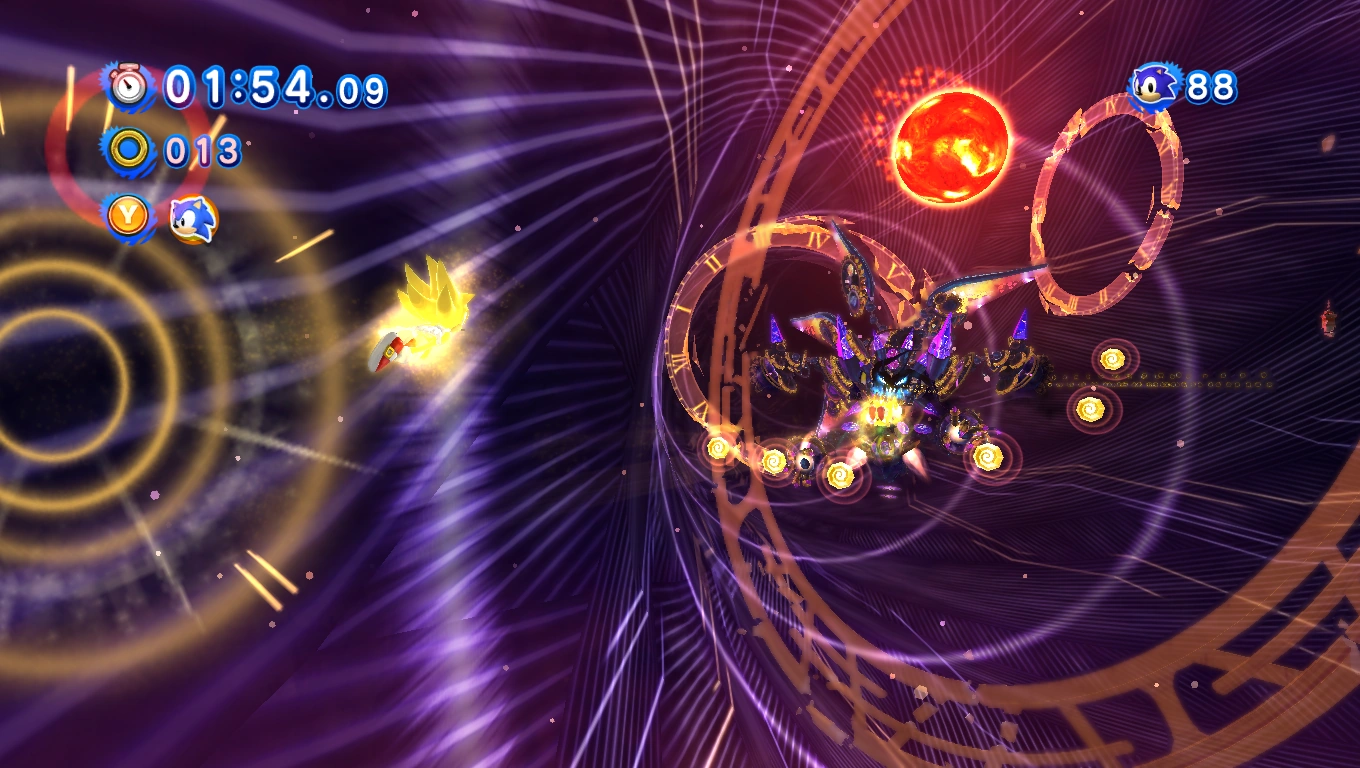Select the Sonic character swap icon
Image resolution: width=1360 pixels, height=768 pixels.
click(192, 217)
